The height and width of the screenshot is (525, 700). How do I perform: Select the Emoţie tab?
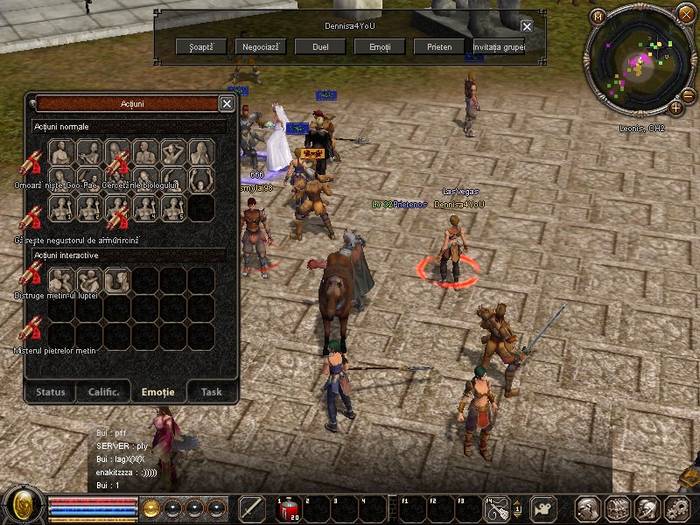pos(158,392)
